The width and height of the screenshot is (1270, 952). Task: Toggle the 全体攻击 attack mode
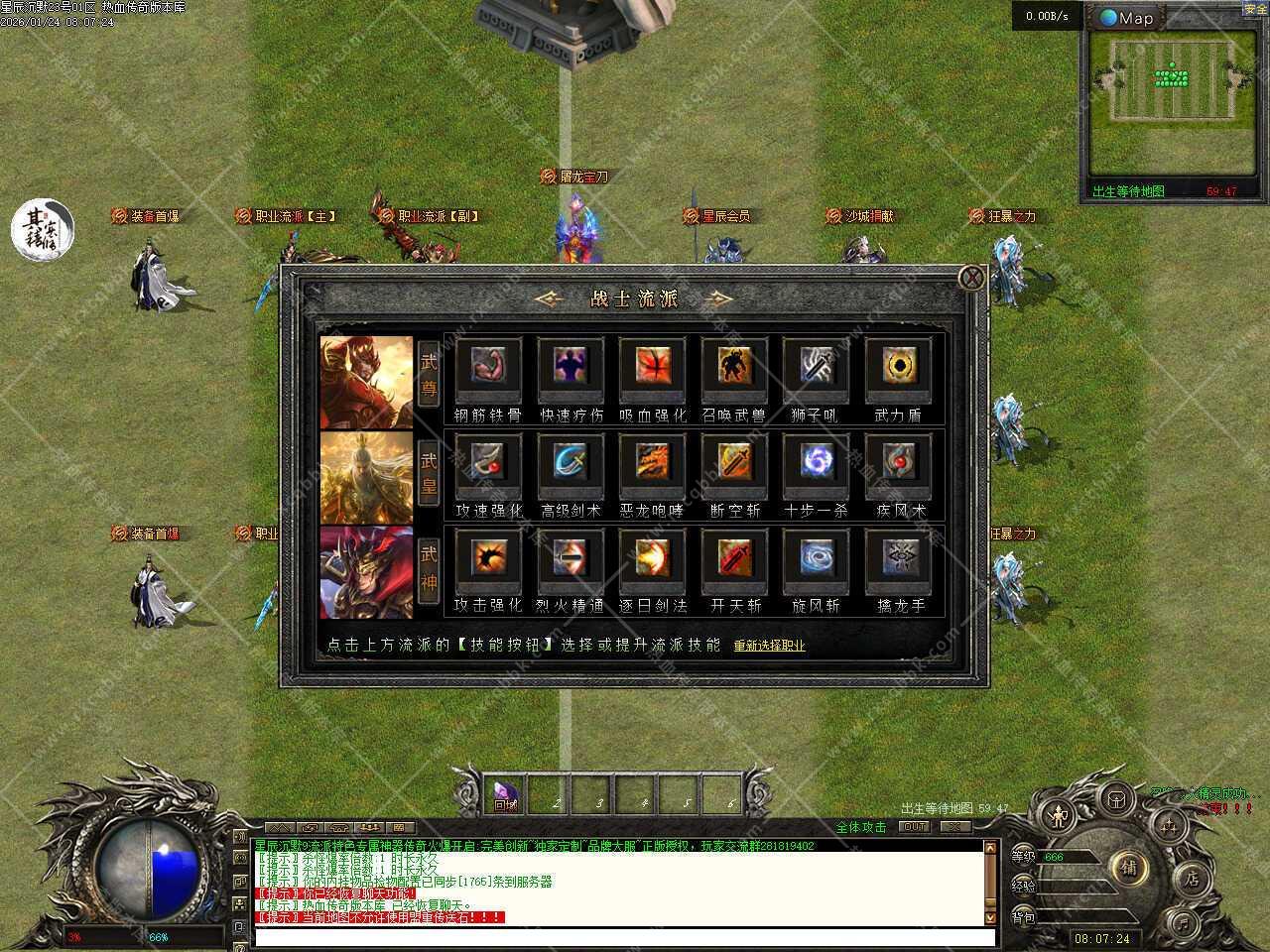(x=860, y=824)
